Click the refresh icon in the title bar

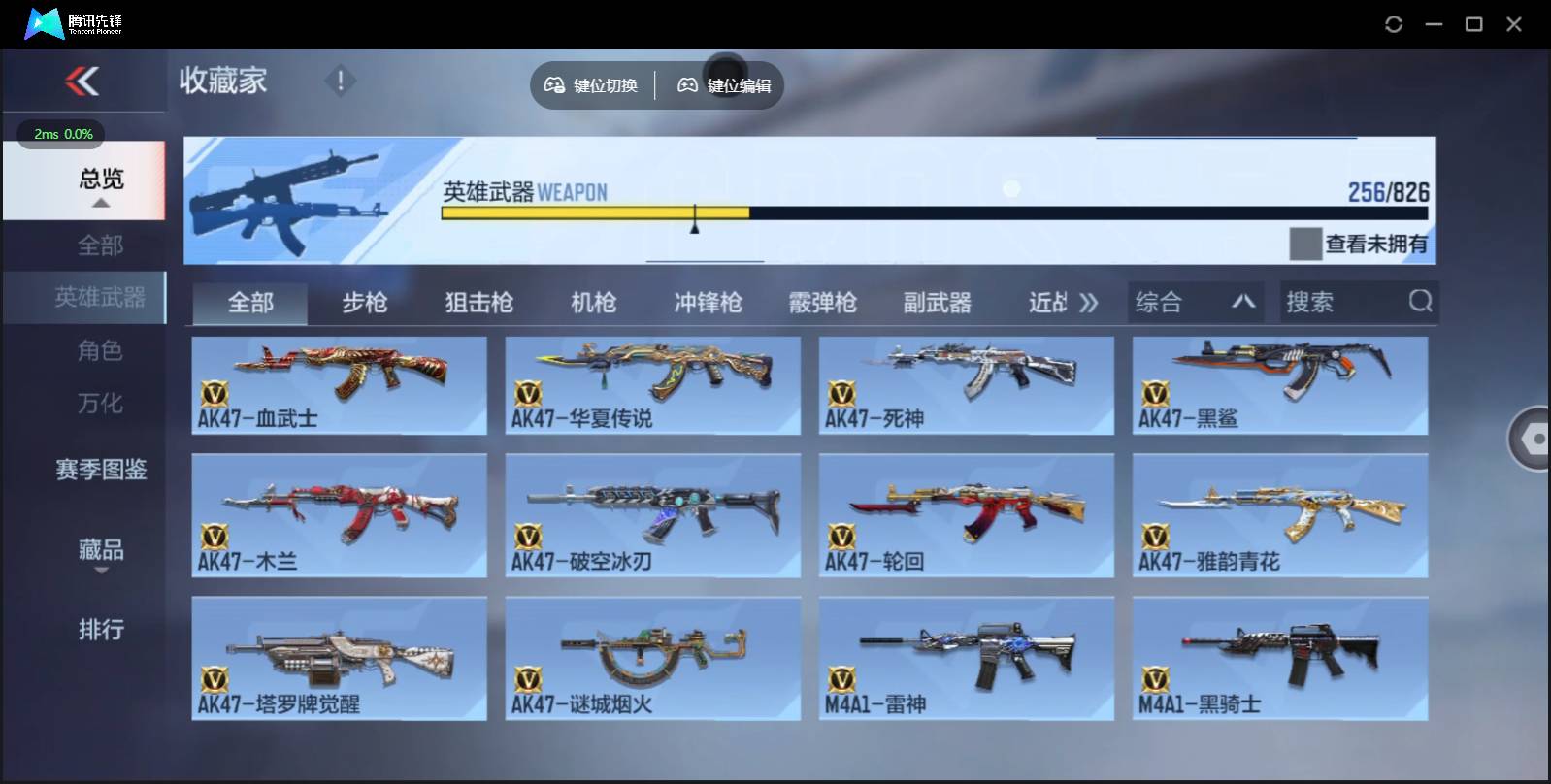(1395, 24)
